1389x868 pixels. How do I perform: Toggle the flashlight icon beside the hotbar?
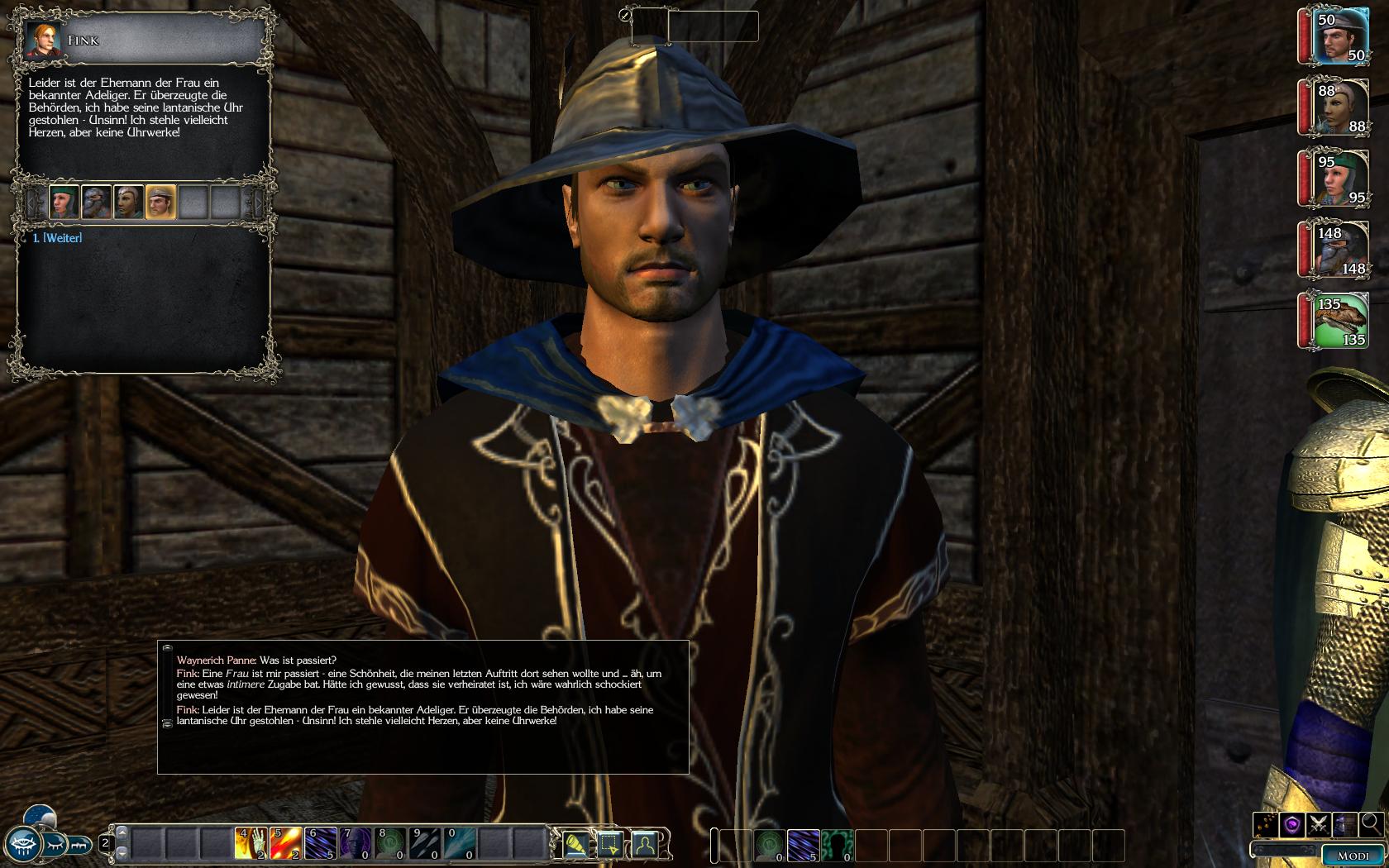click(x=576, y=844)
